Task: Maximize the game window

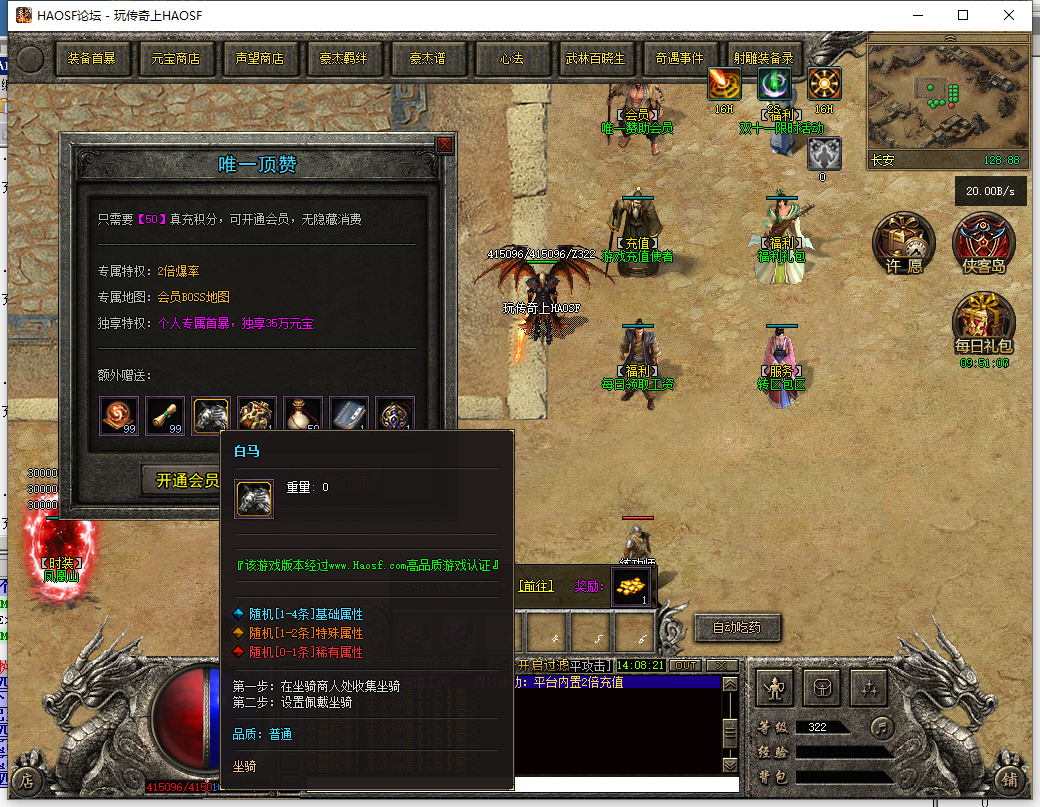Action: (963, 15)
